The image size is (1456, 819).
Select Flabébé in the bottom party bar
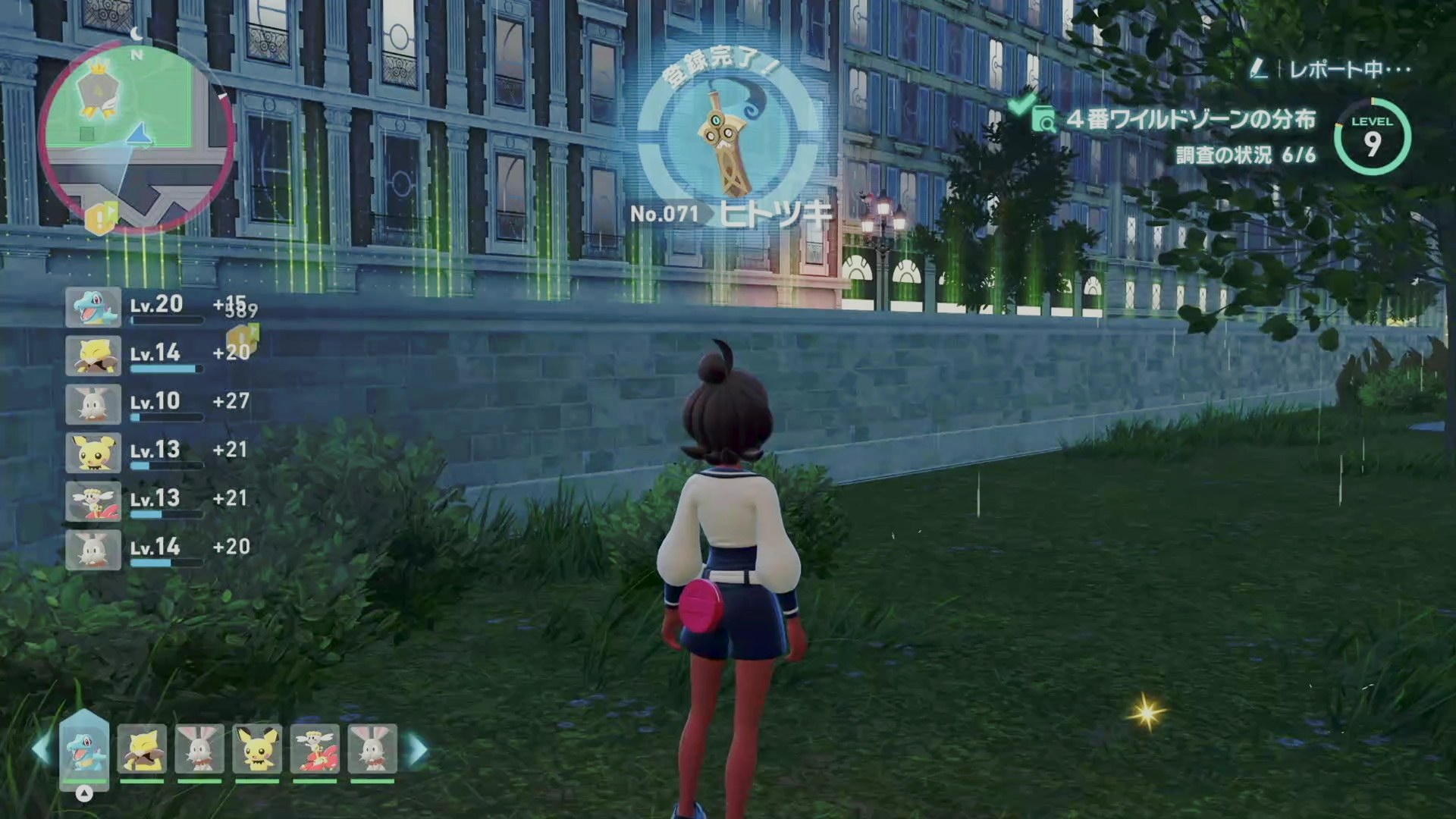(x=315, y=749)
